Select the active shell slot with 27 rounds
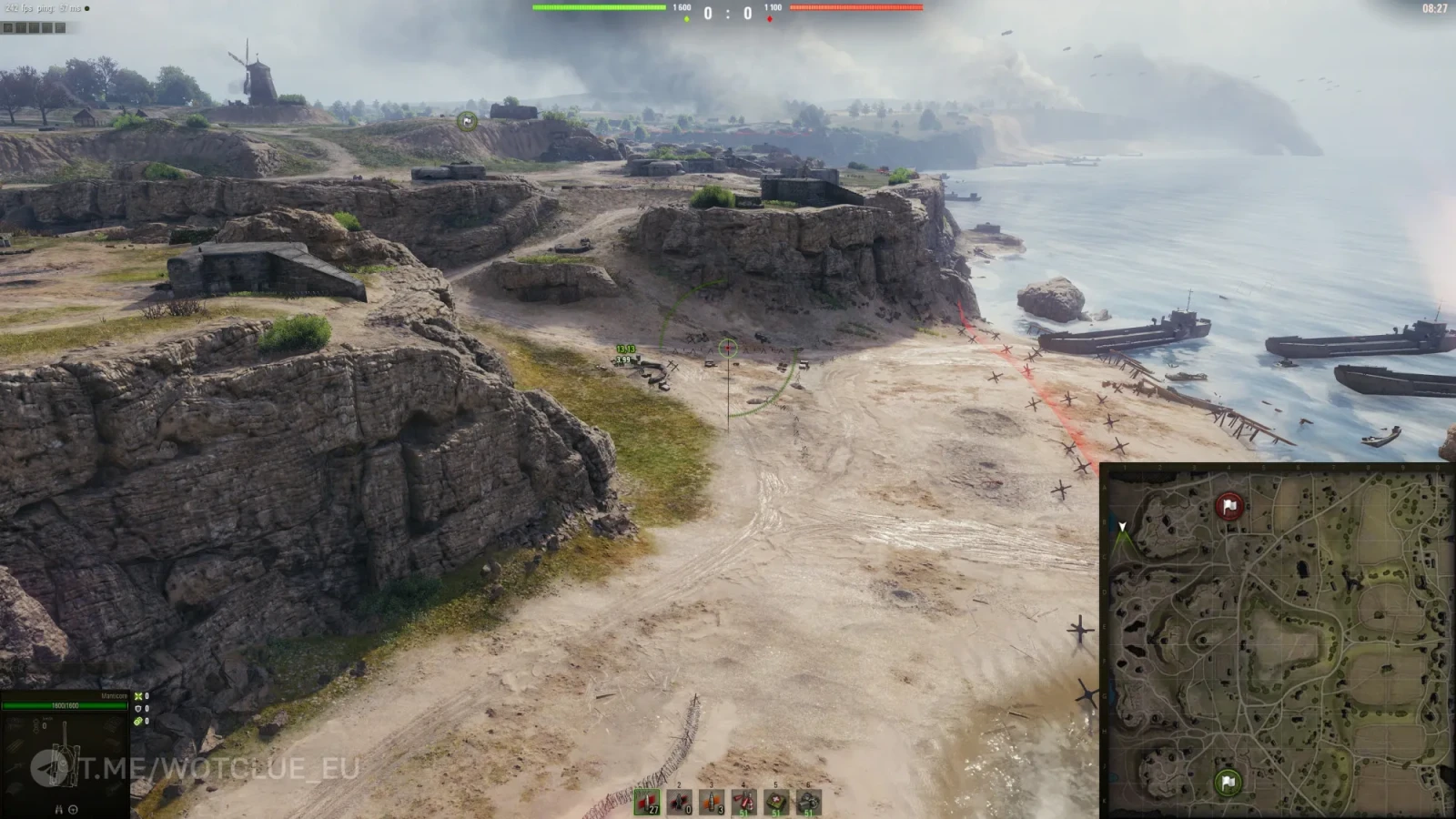The image size is (1456, 819). tap(647, 802)
